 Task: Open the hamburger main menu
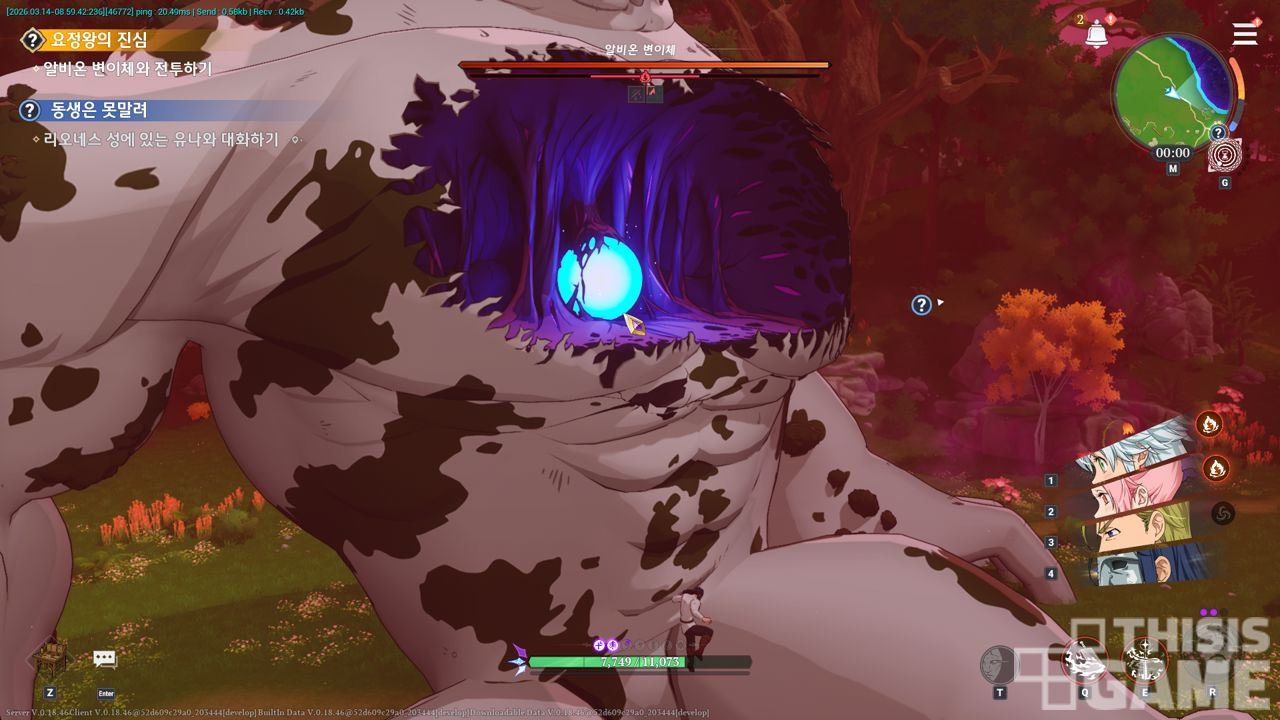pyautogui.click(x=1245, y=34)
